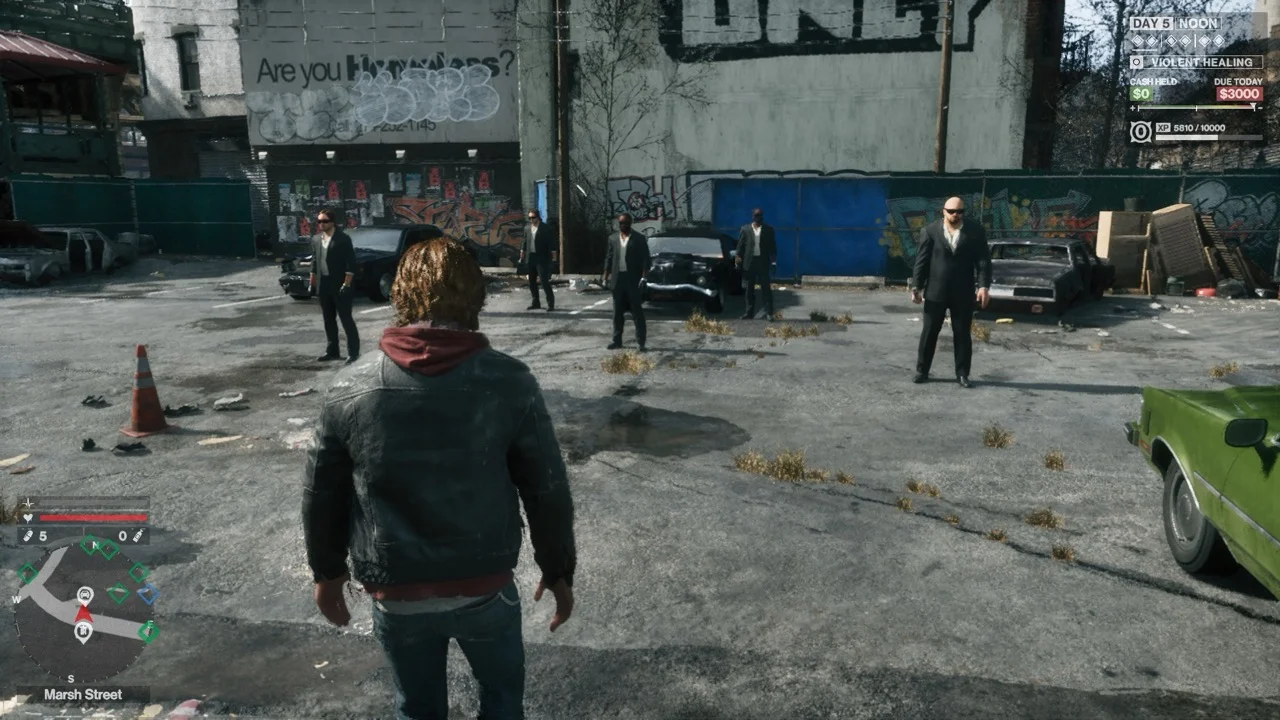The image size is (1280, 720).
Task: Click the level 0 rank badge
Action: click(x=1140, y=131)
